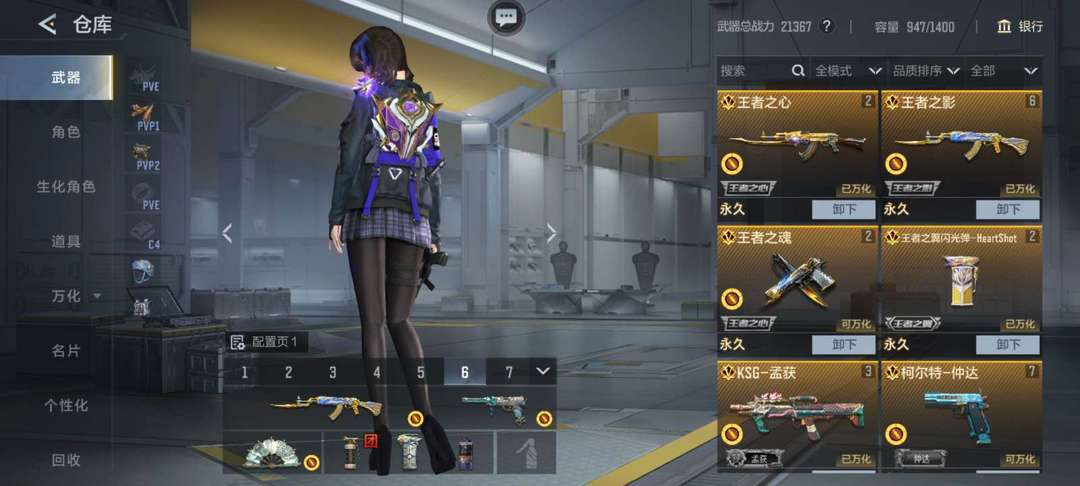Open the 银行 bank

click(1020, 26)
